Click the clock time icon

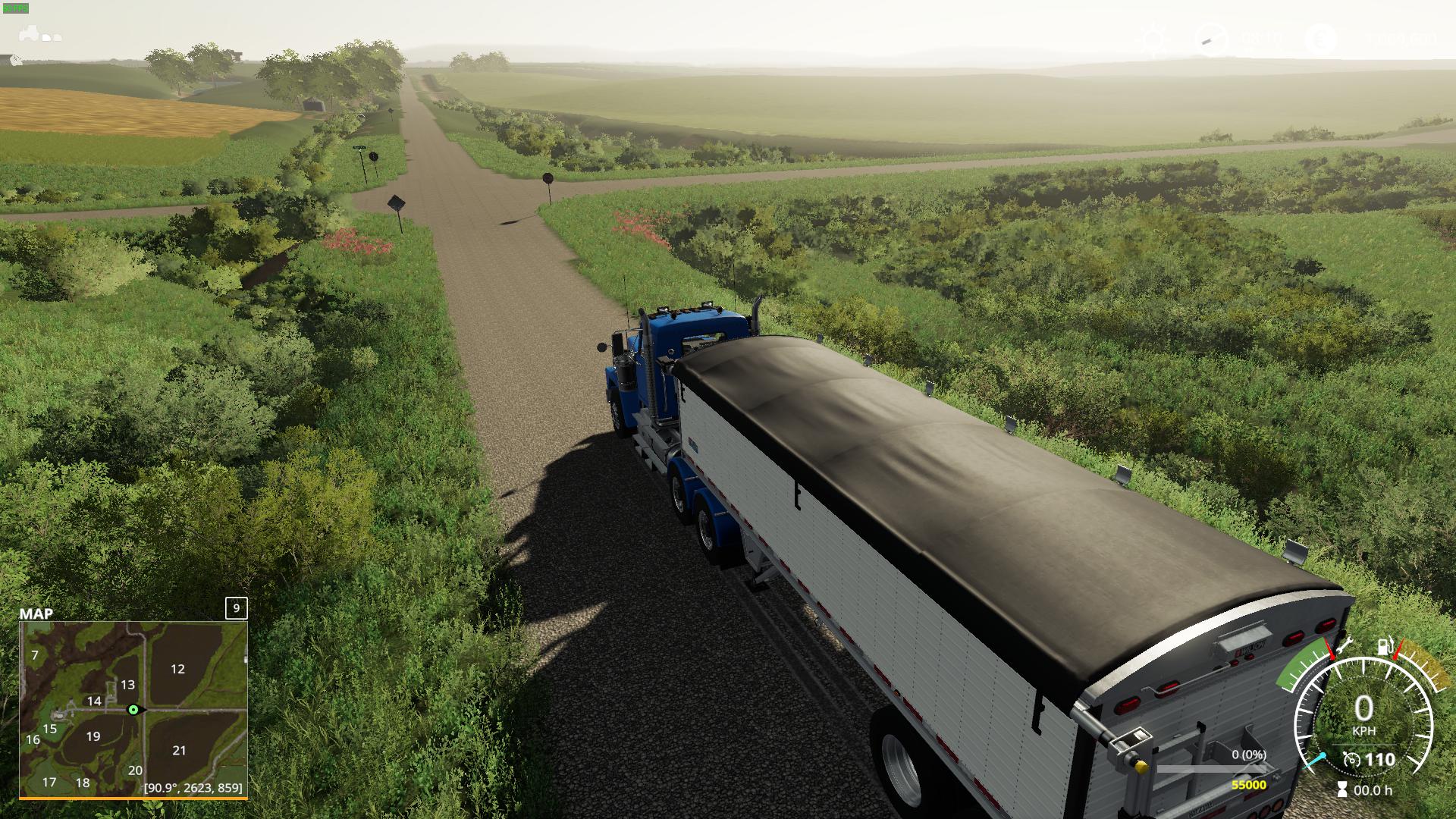click(1210, 39)
